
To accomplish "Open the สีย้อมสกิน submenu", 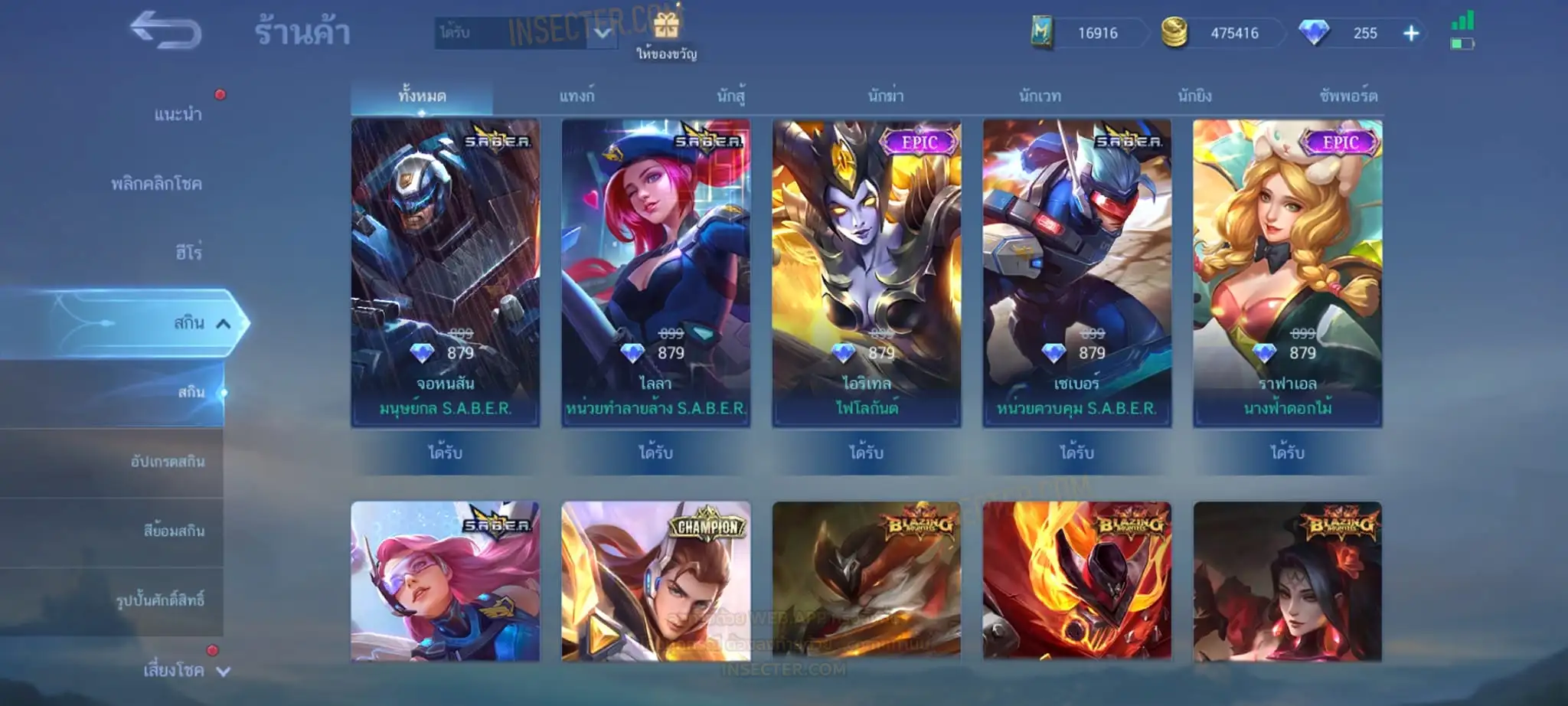I will point(174,531).
